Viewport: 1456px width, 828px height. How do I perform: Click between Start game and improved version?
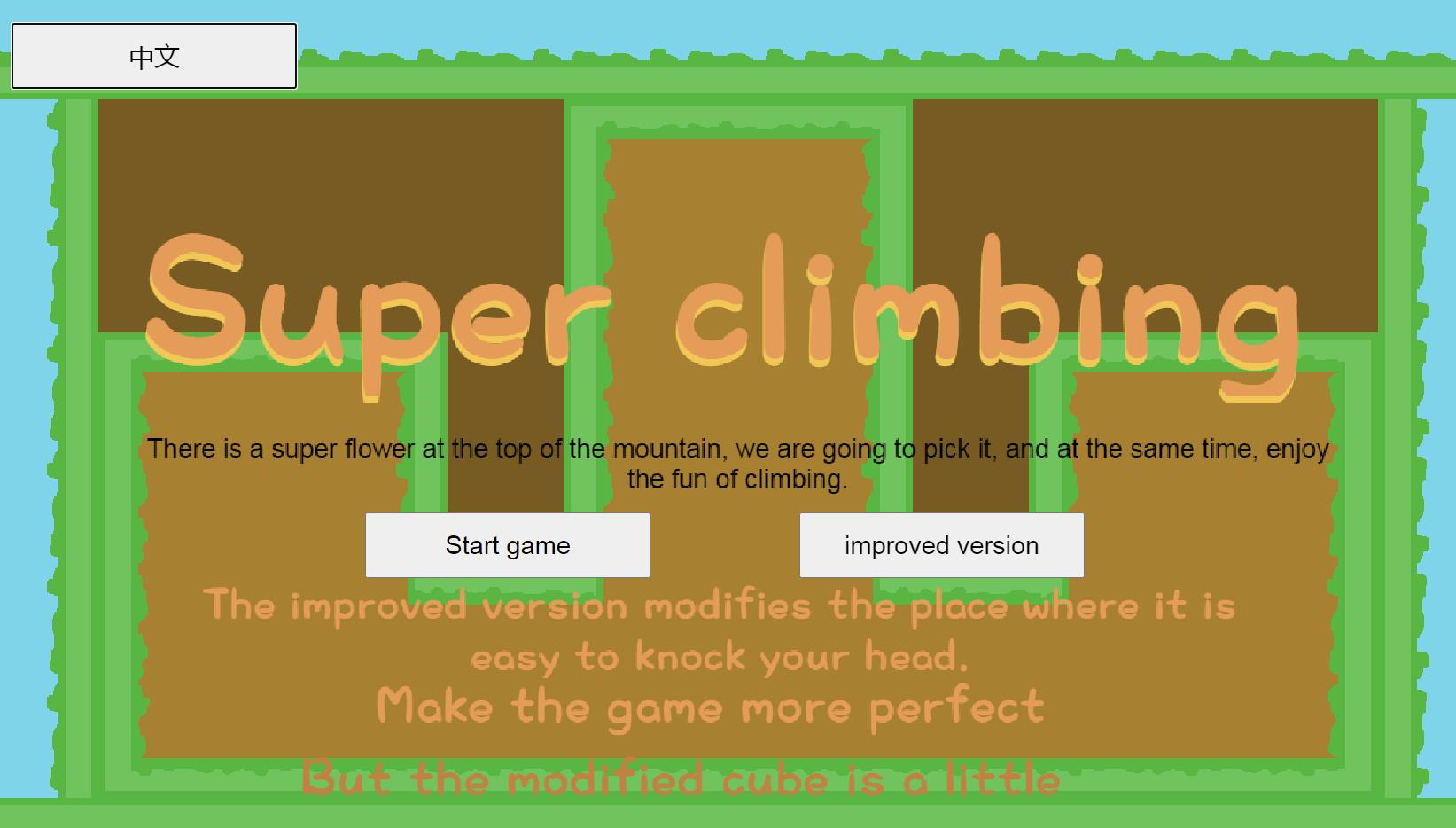click(x=724, y=545)
